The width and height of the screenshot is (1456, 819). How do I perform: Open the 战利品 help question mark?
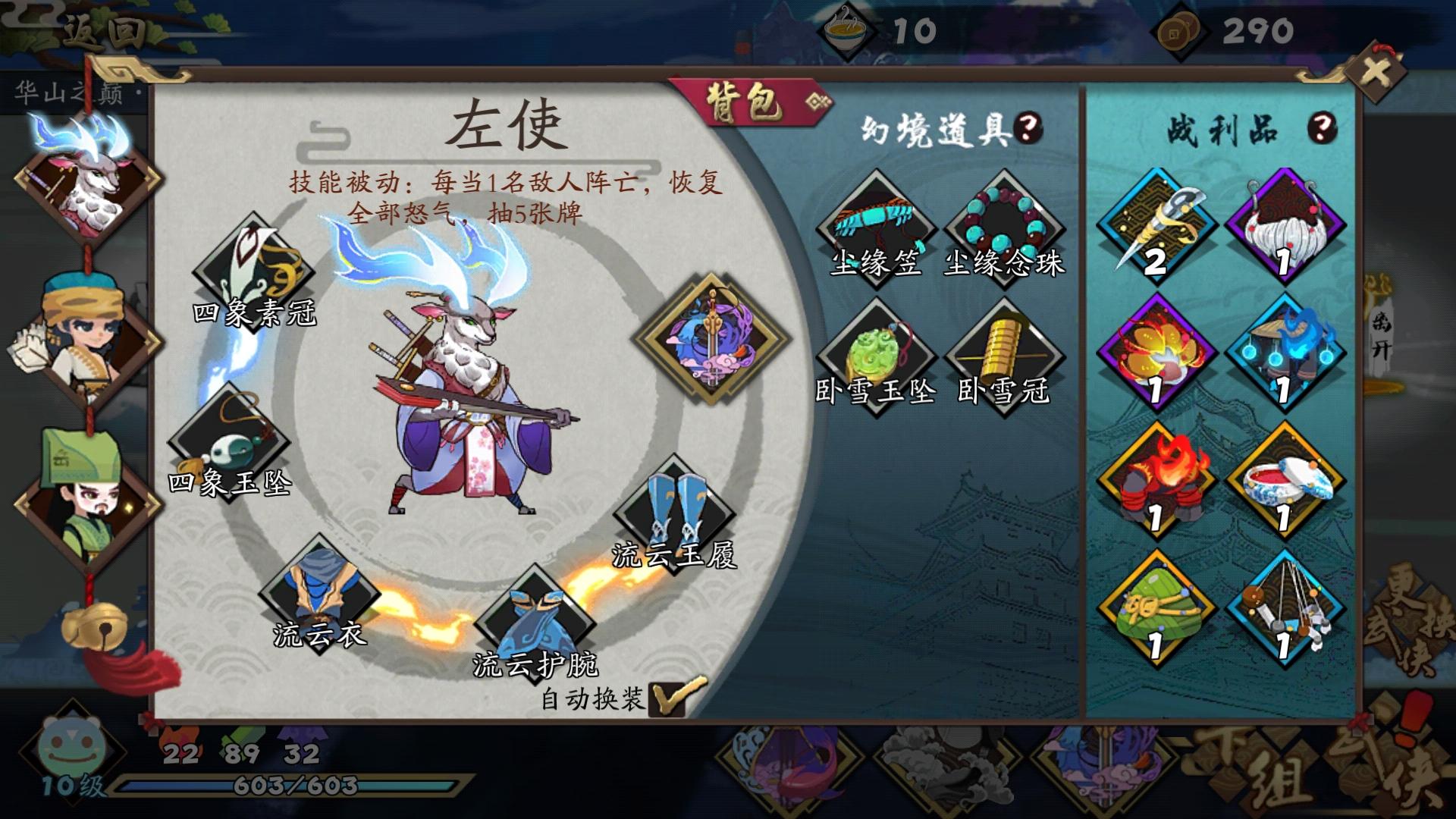1322,127
